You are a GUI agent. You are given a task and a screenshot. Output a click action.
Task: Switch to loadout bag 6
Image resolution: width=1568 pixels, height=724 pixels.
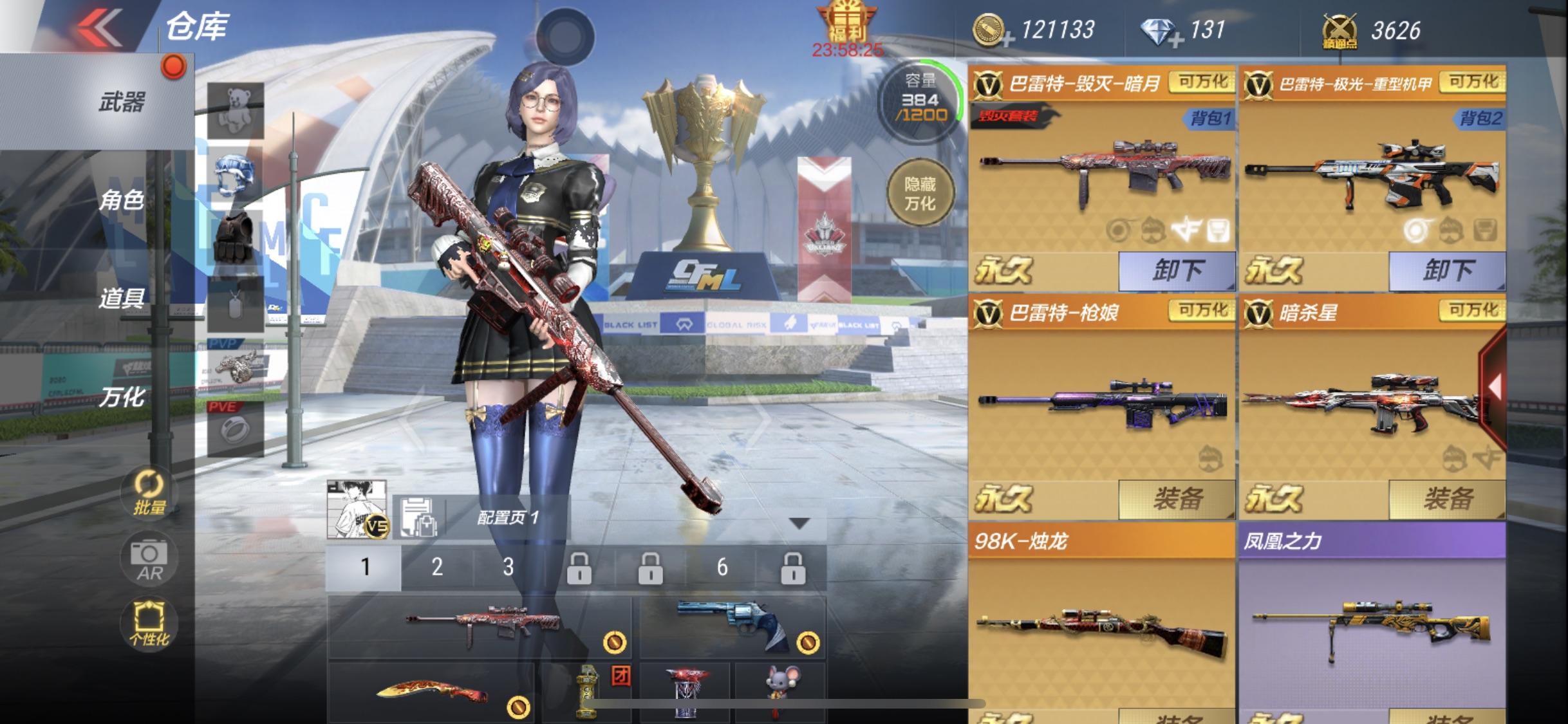(722, 567)
